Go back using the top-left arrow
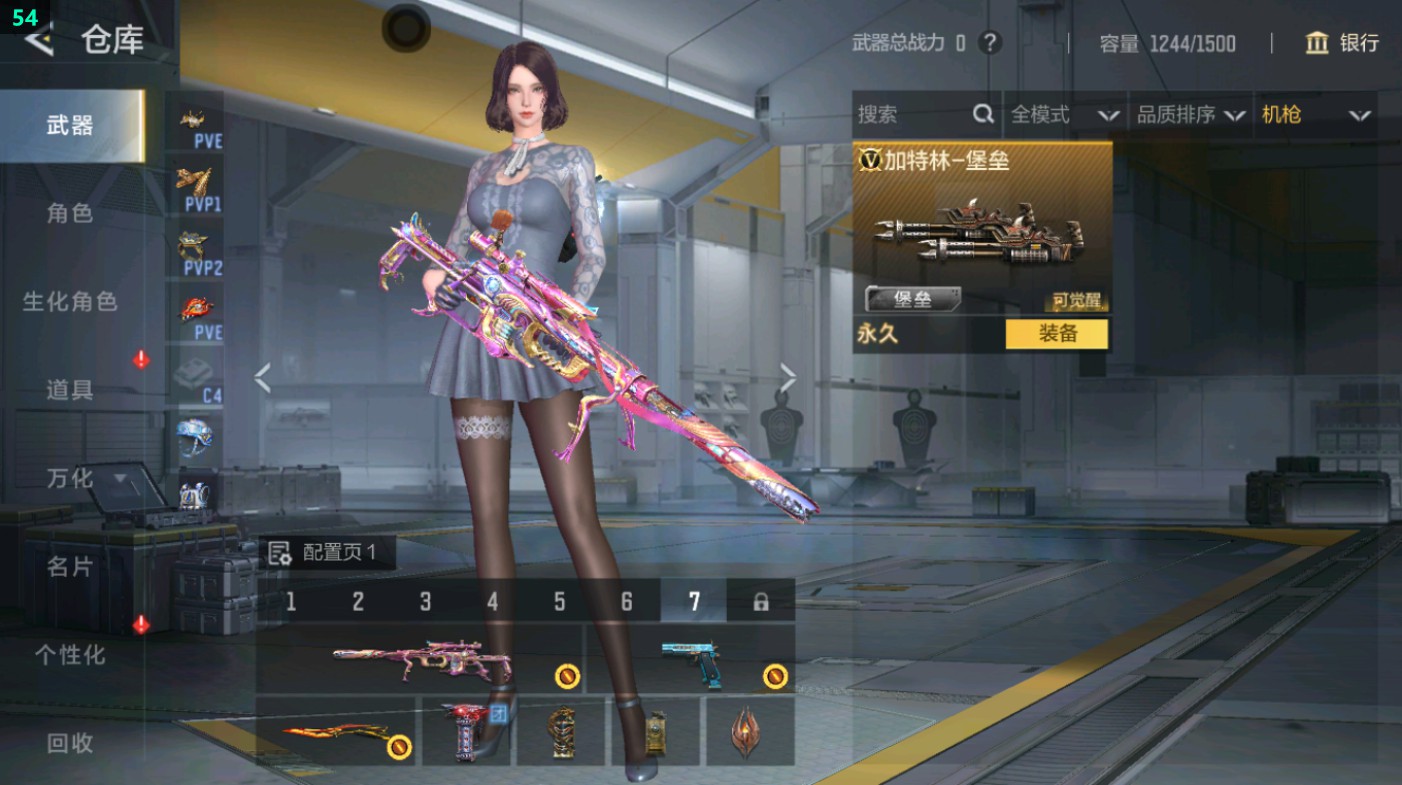The image size is (1402, 785). tap(38, 40)
